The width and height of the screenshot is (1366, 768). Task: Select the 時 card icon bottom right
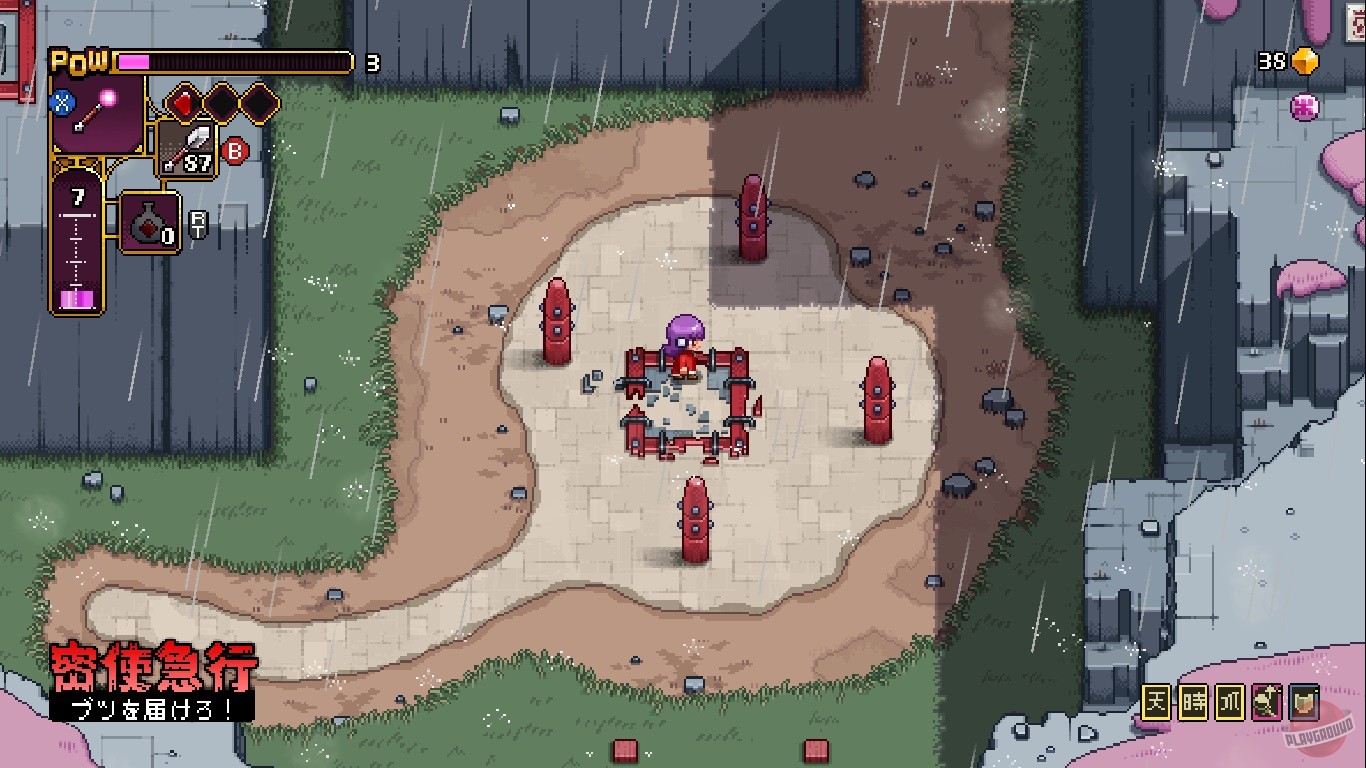point(1194,702)
